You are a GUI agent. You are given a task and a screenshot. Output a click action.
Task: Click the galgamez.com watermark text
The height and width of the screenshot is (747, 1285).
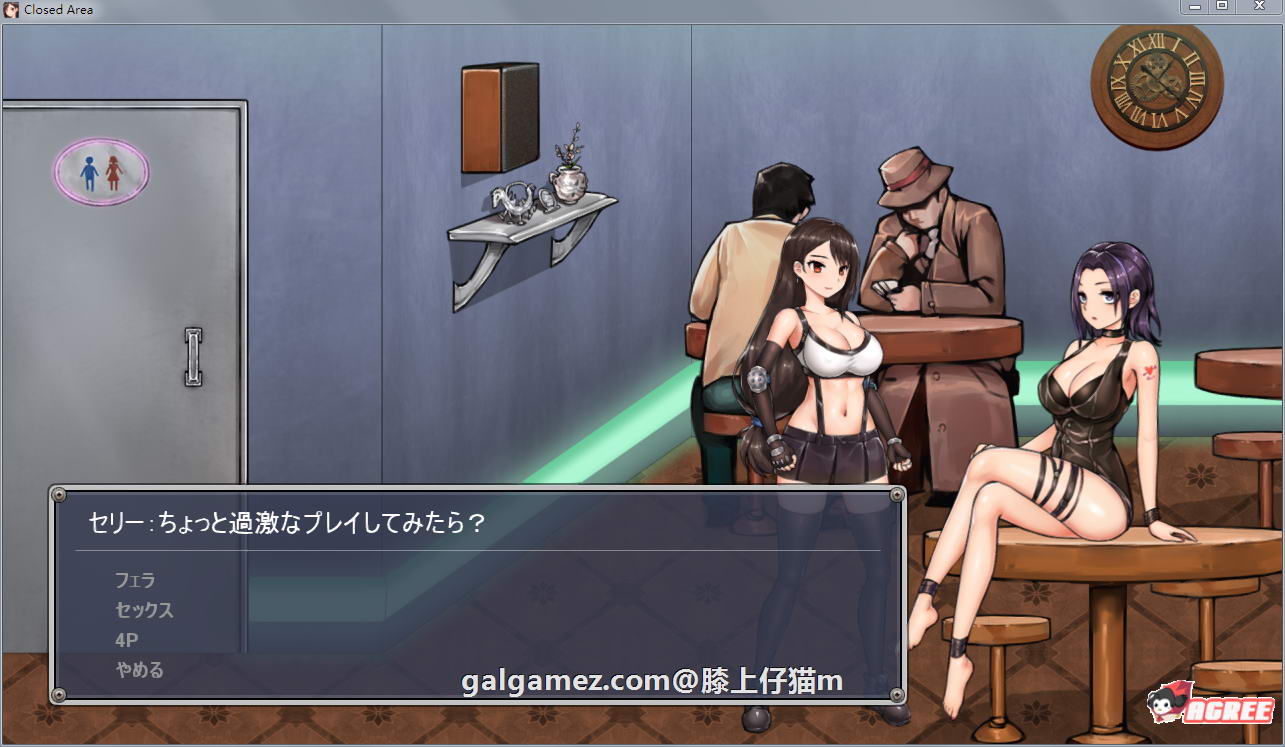pyautogui.click(x=649, y=679)
